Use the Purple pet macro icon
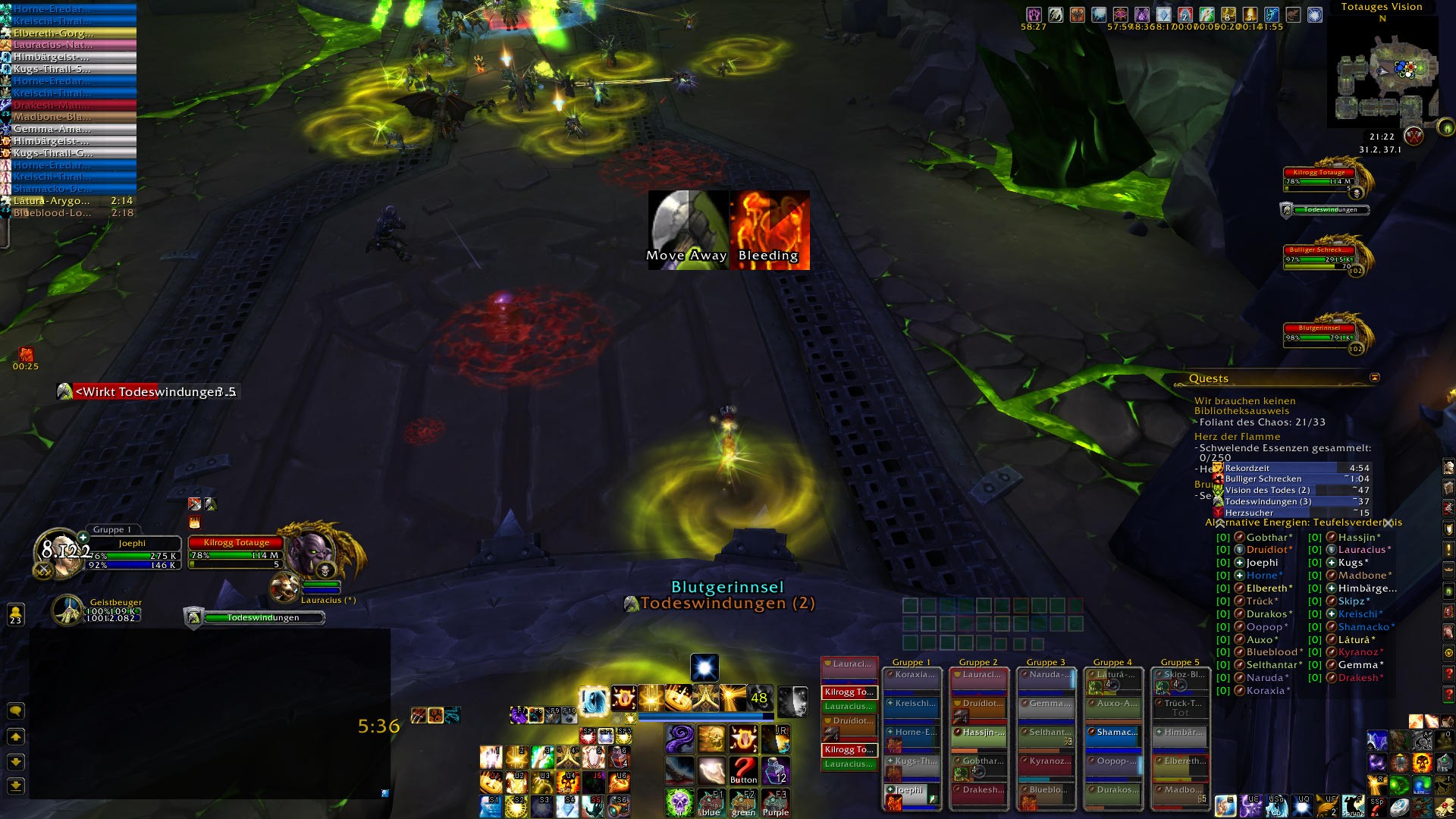Screen dimensions: 1456x819 pos(775,802)
